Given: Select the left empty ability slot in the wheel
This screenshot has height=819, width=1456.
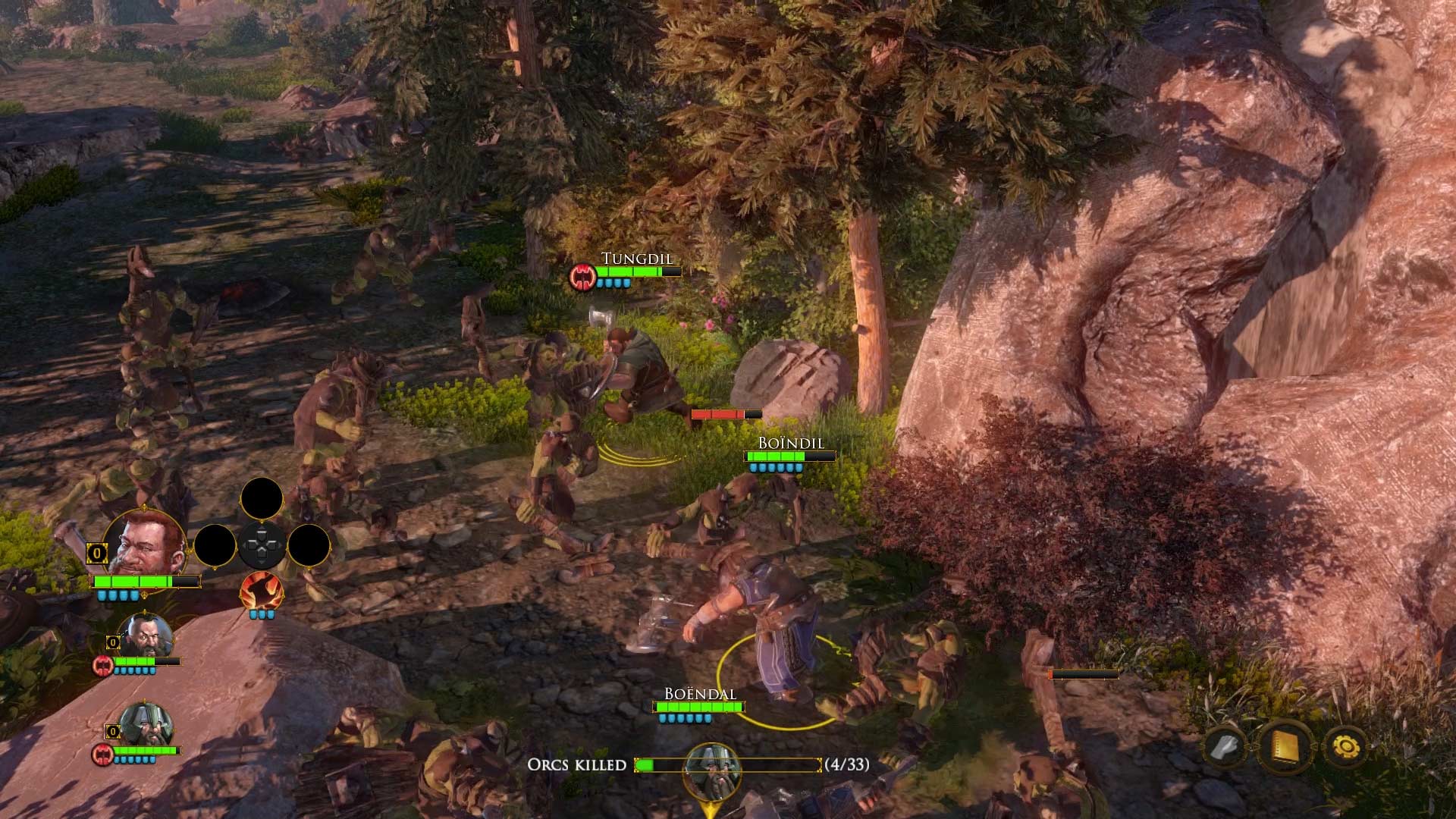Looking at the screenshot, I should pos(216,544).
